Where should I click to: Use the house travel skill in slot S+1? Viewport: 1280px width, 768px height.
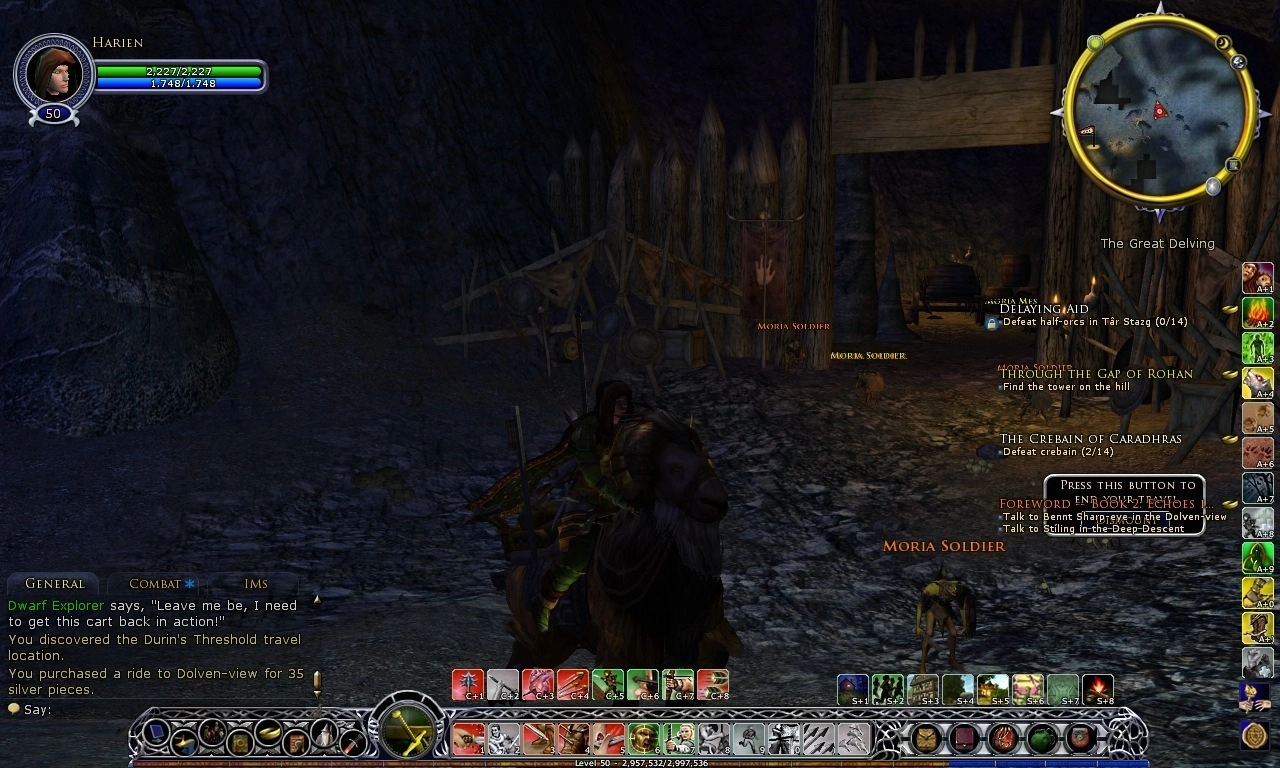[853, 688]
